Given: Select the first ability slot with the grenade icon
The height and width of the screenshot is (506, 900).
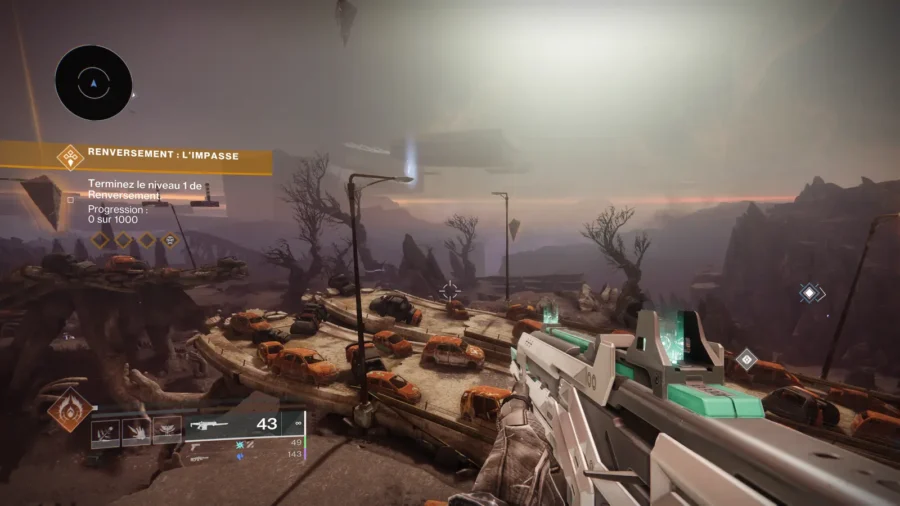Looking at the screenshot, I should [106, 431].
